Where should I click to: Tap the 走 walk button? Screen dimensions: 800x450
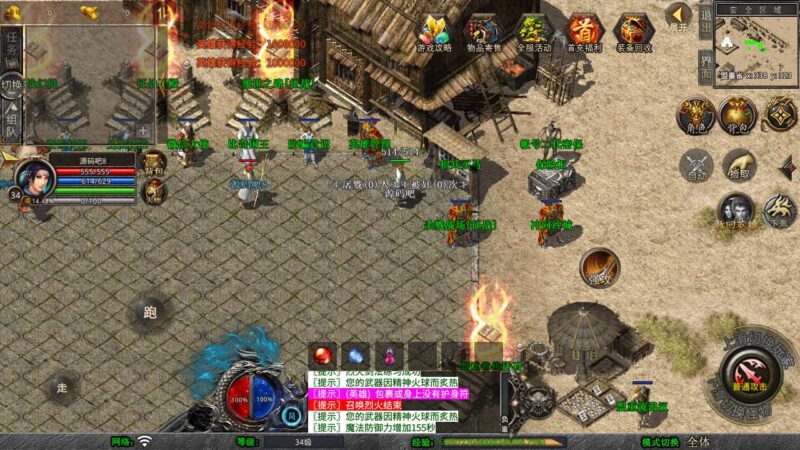click(62, 387)
